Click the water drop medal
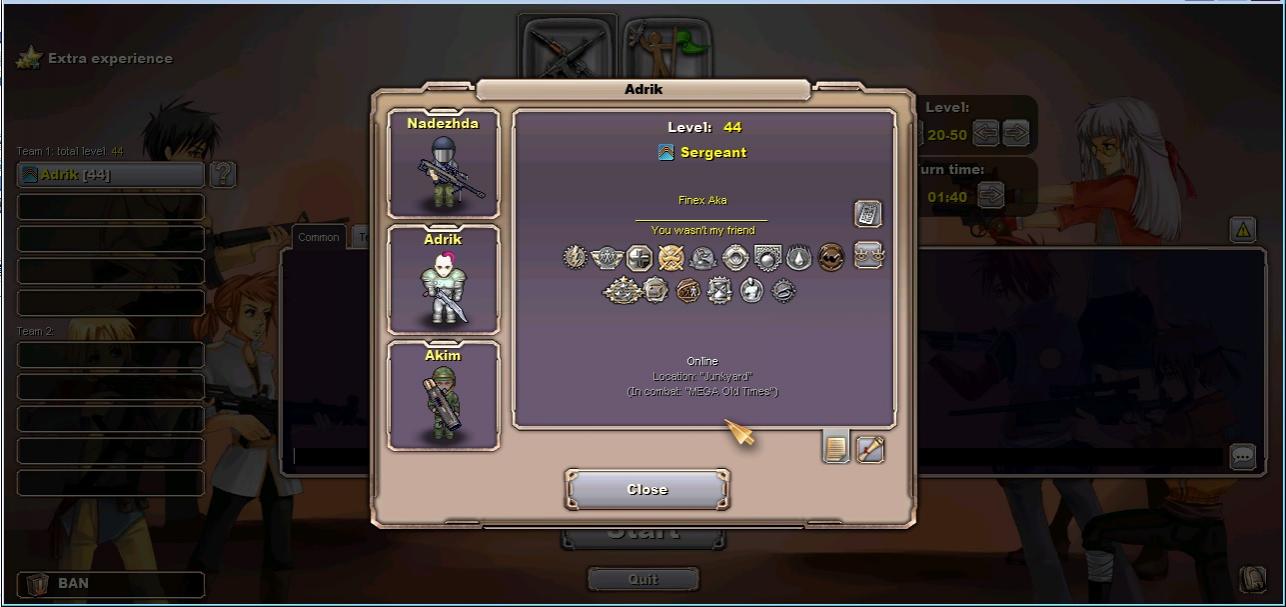This screenshot has width=1286, height=607. (x=798, y=258)
